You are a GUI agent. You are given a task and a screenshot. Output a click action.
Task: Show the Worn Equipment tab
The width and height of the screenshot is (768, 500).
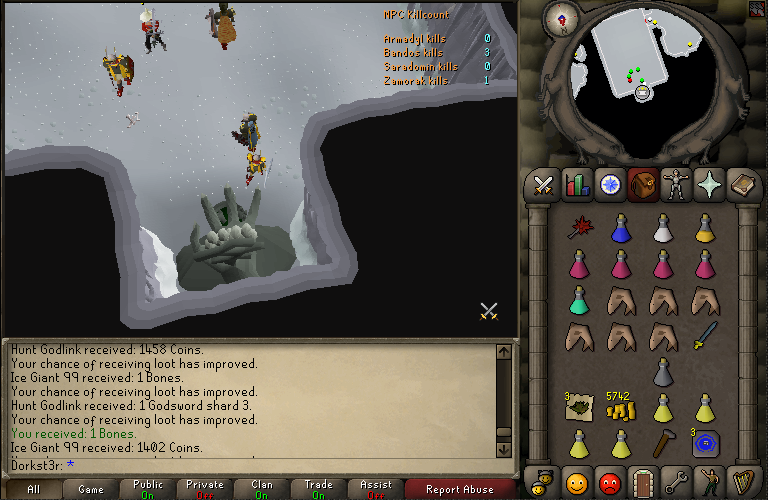coord(677,185)
